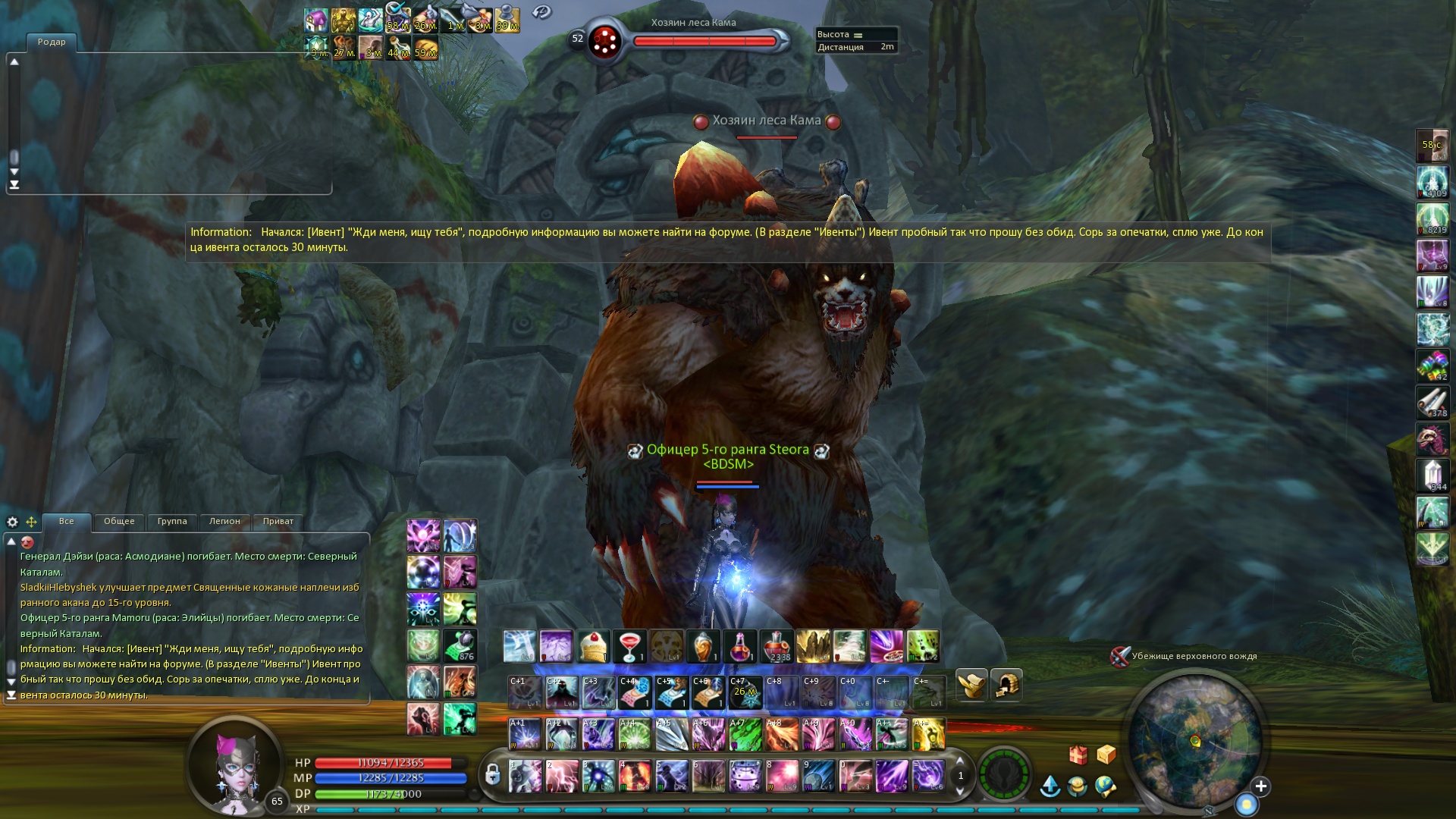
Task: Use the cake slice item slot
Action: pos(593,647)
